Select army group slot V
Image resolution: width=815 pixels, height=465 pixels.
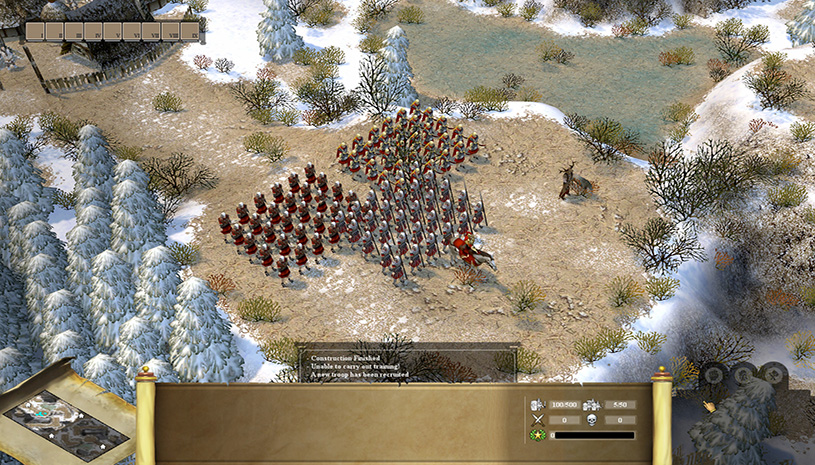(x=113, y=32)
